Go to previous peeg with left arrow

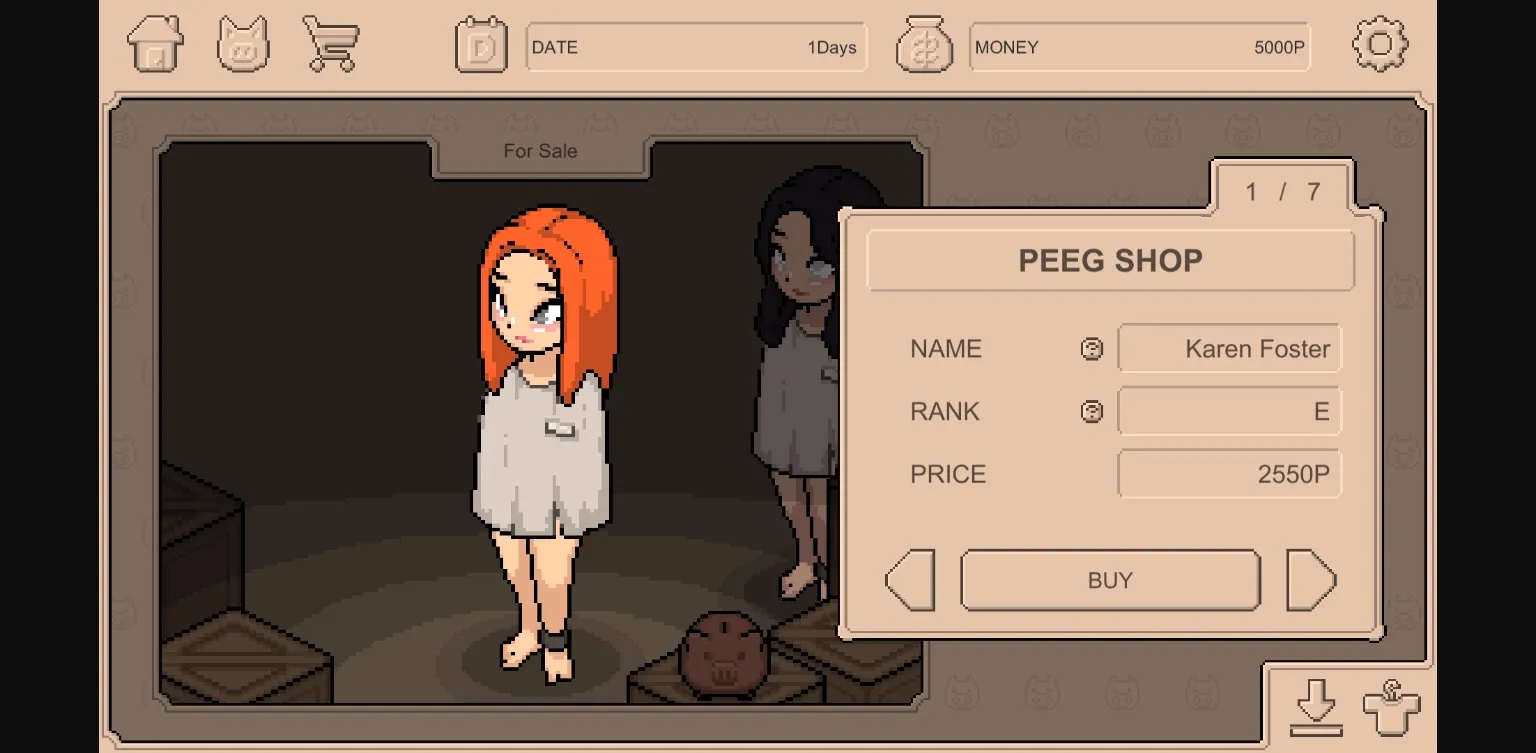coord(908,580)
